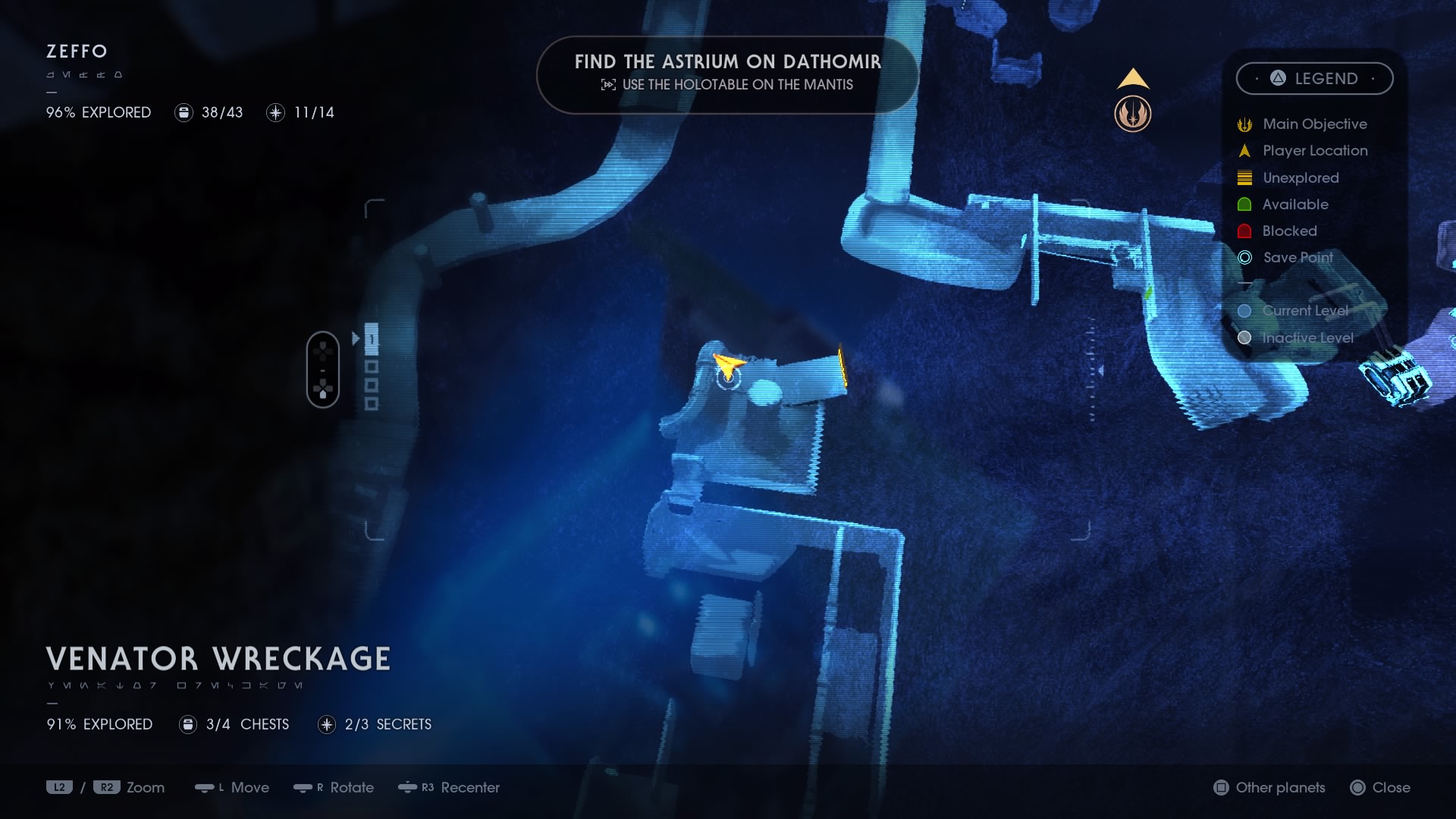Select the Jedi Order emblem below the compass
The width and height of the screenshot is (1456, 819).
click(x=1133, y=114)
